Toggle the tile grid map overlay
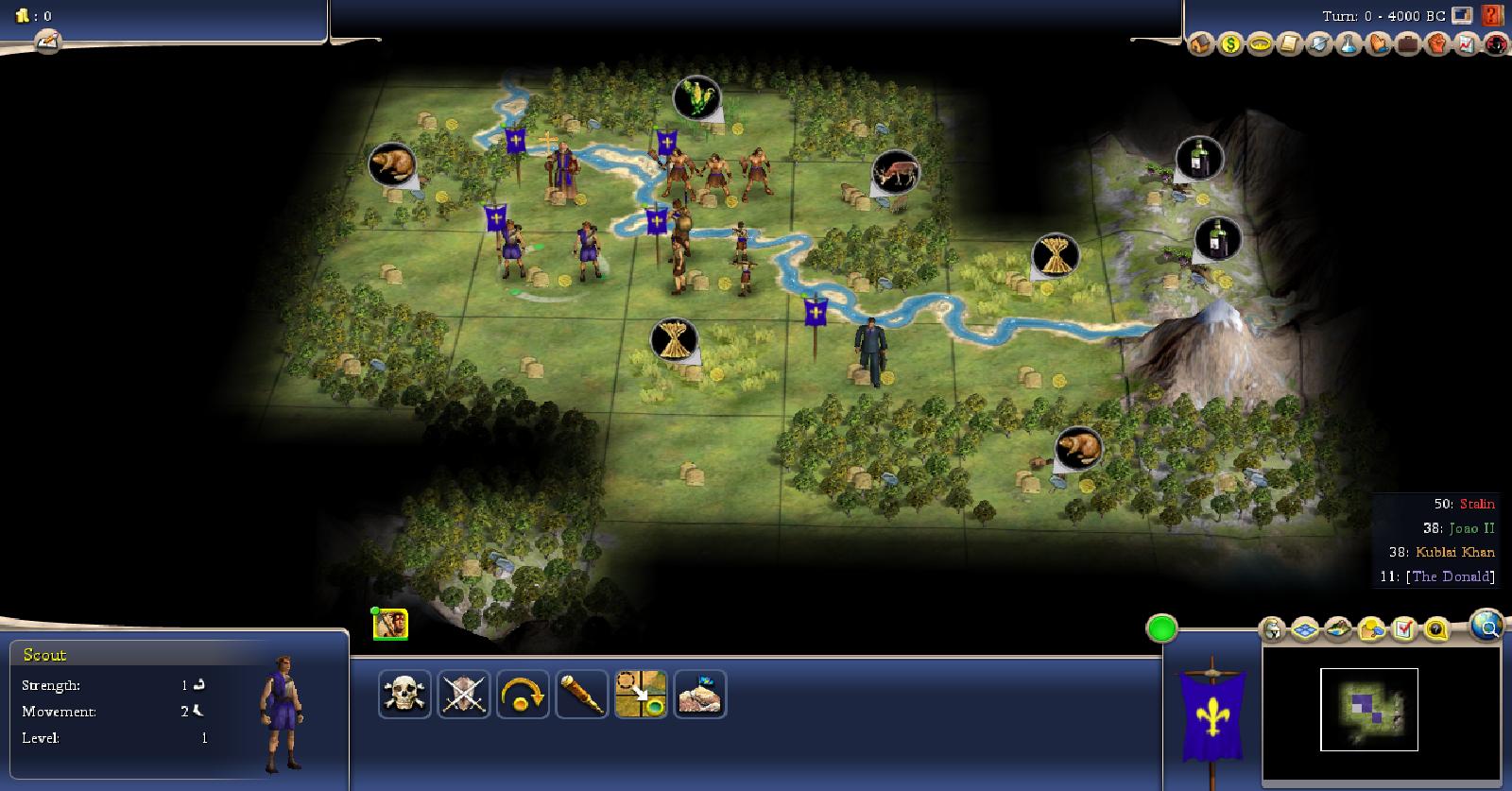Viewport: 1512px width, 791px height. (1305, 628)
